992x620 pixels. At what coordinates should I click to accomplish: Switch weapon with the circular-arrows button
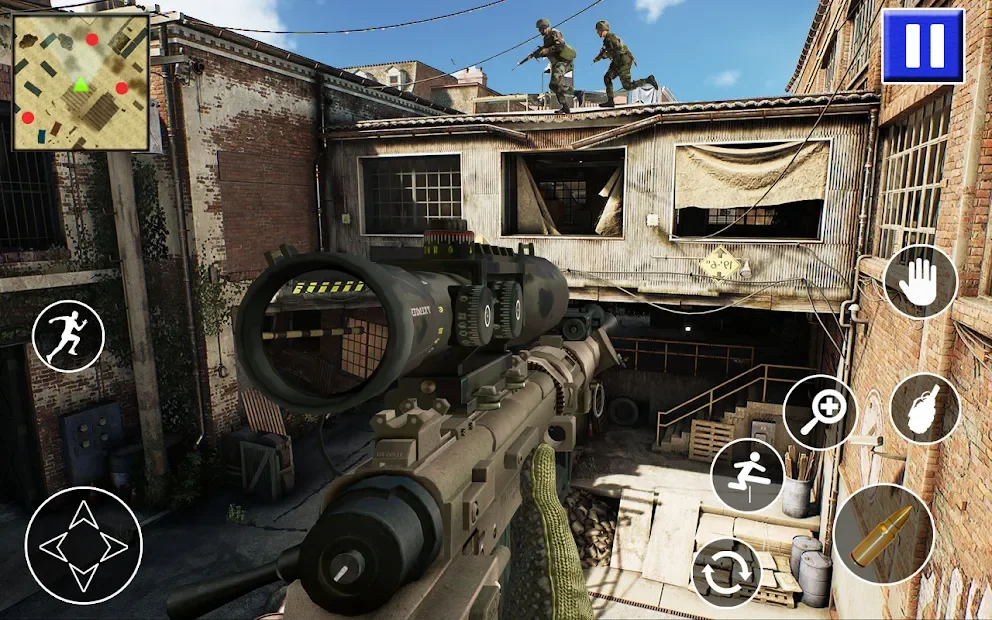tap(727, 573)
